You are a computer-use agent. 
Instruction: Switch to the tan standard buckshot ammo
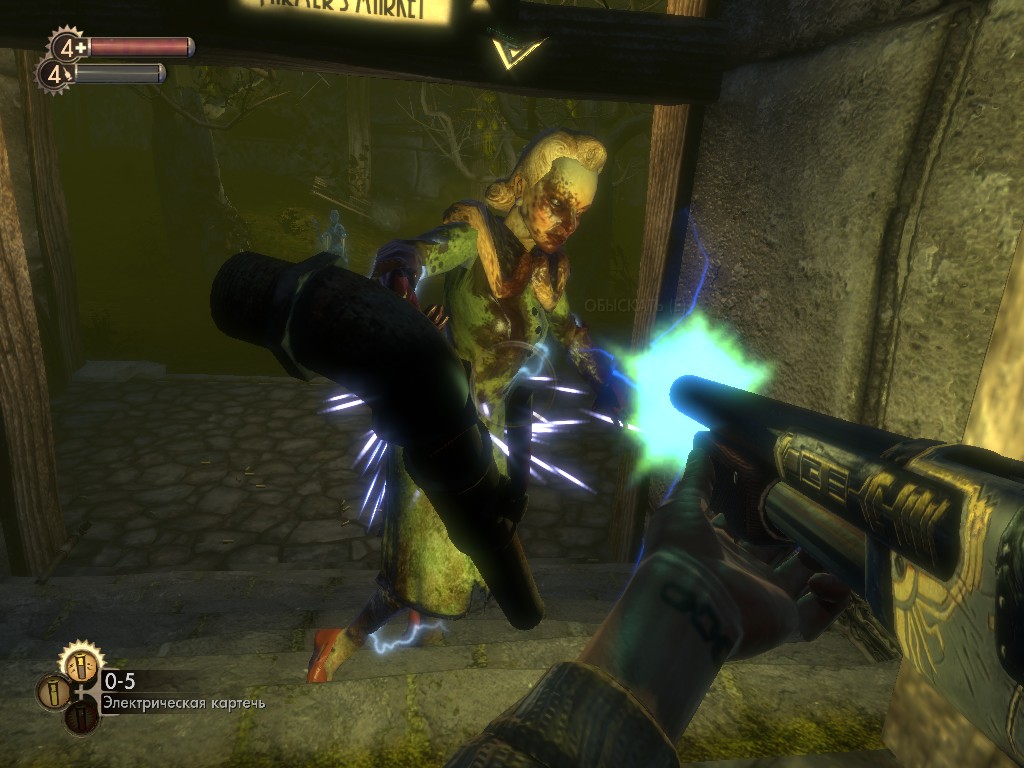pos(53,692)
